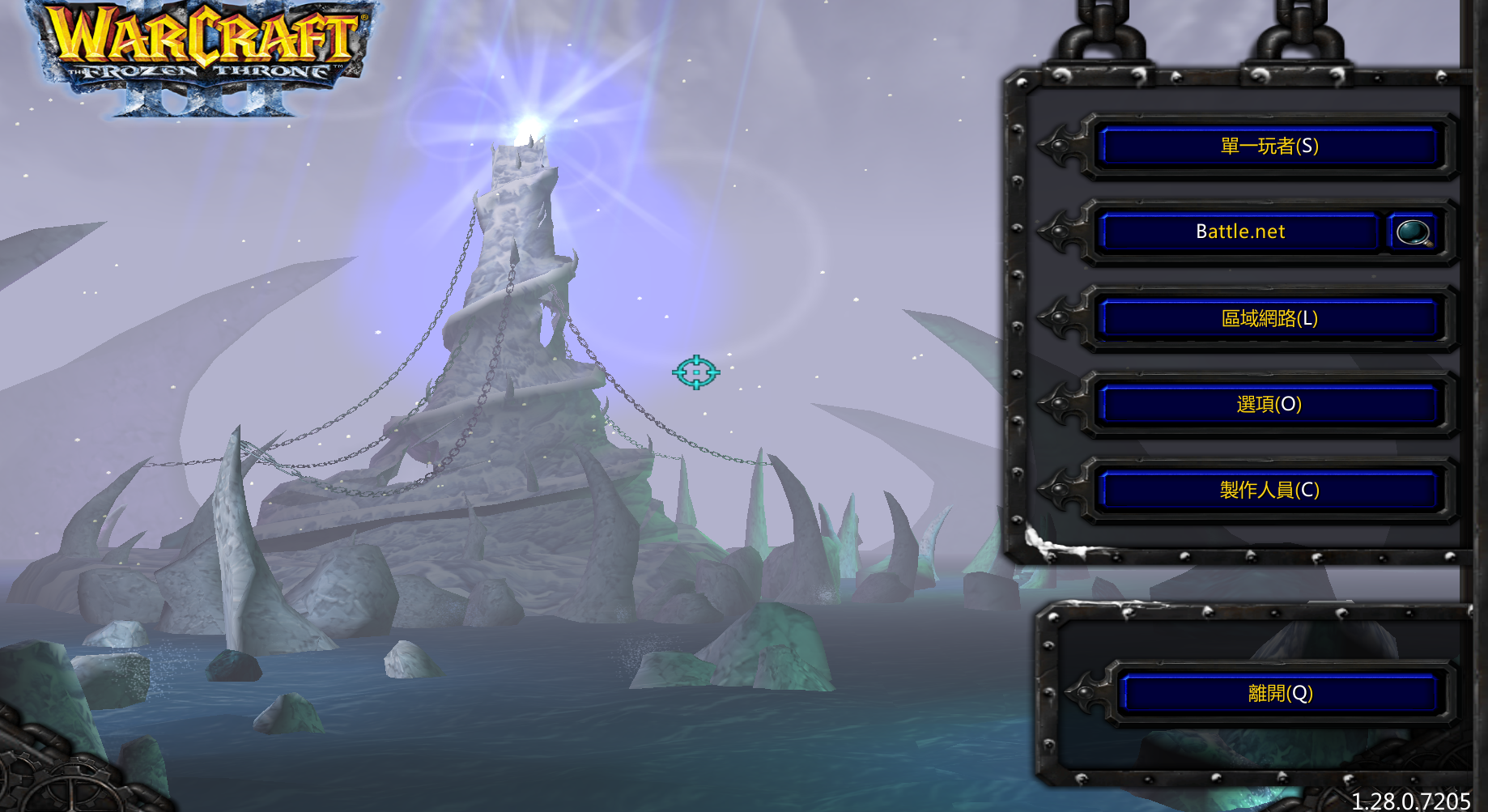Show the 製作人員(C) credits
The width and height of the screenshot is (1488, 812).
click(1269, 490)
